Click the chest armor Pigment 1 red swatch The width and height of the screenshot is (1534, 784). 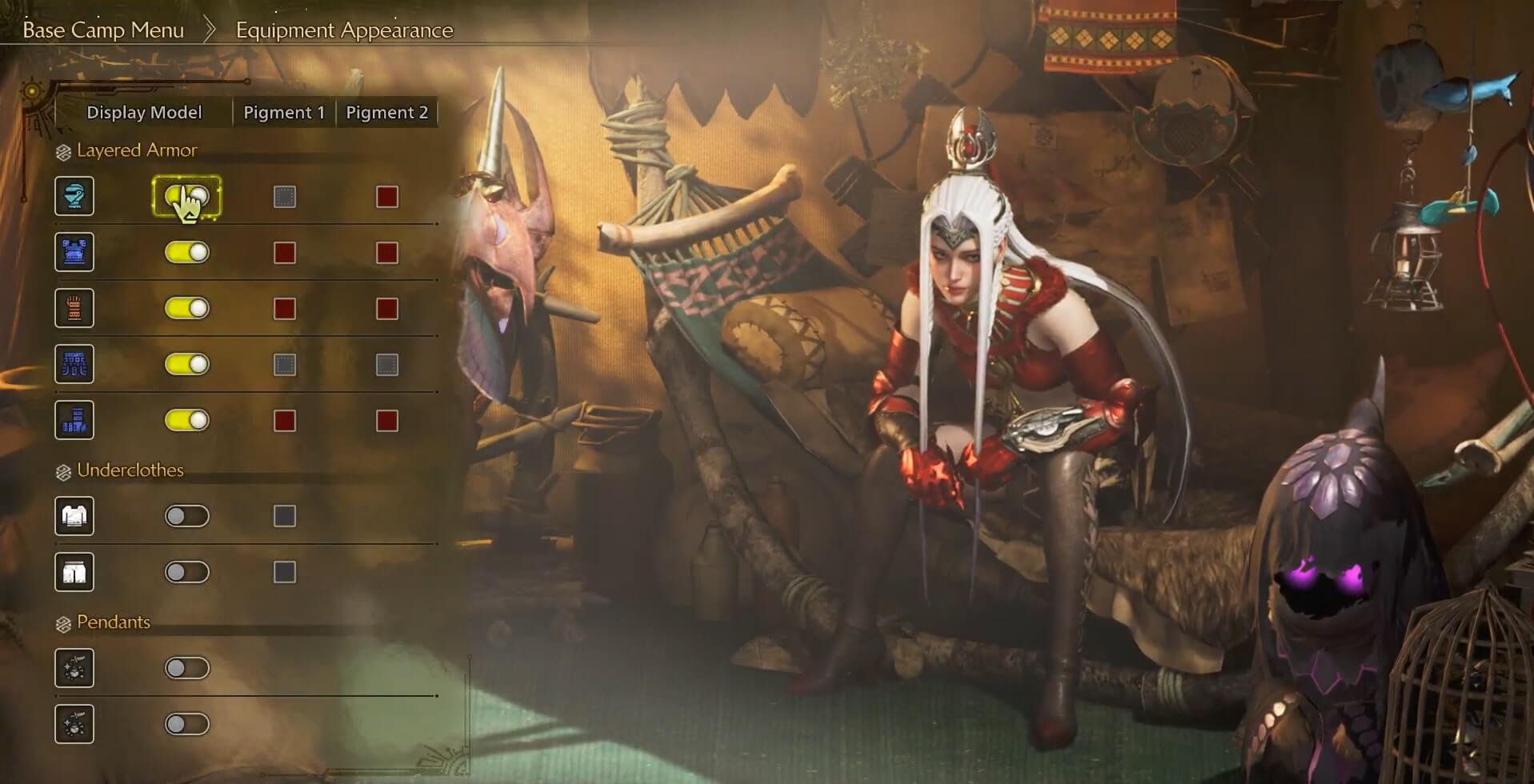tap(284, 251)
